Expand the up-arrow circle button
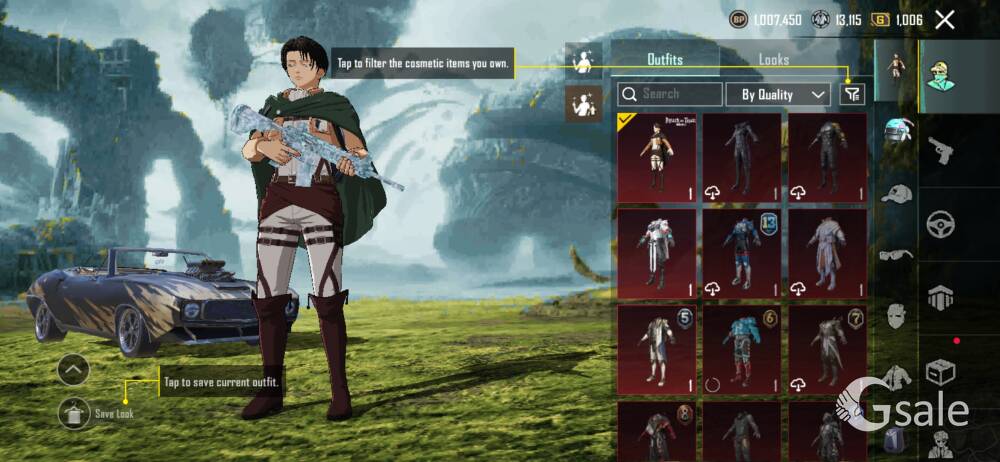Image resolution: width=1000 pixels, height=462 pixels. pos(74,369)
